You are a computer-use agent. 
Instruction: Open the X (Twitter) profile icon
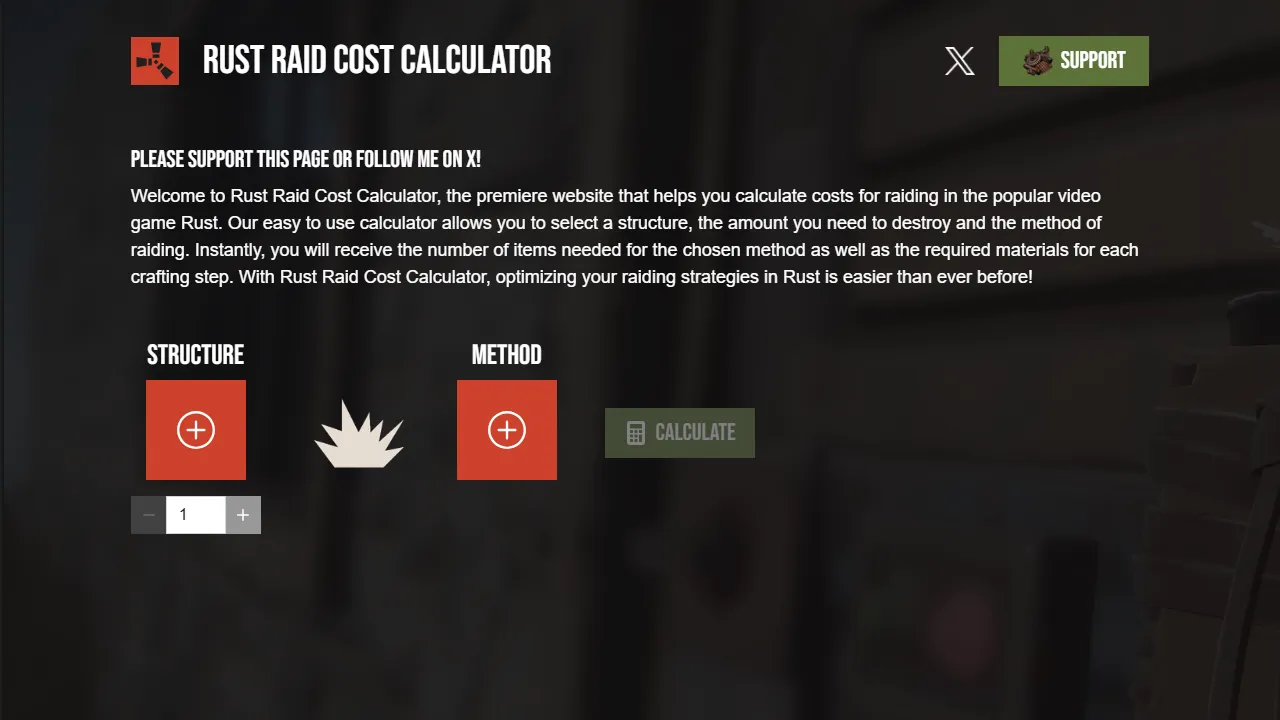959,61
